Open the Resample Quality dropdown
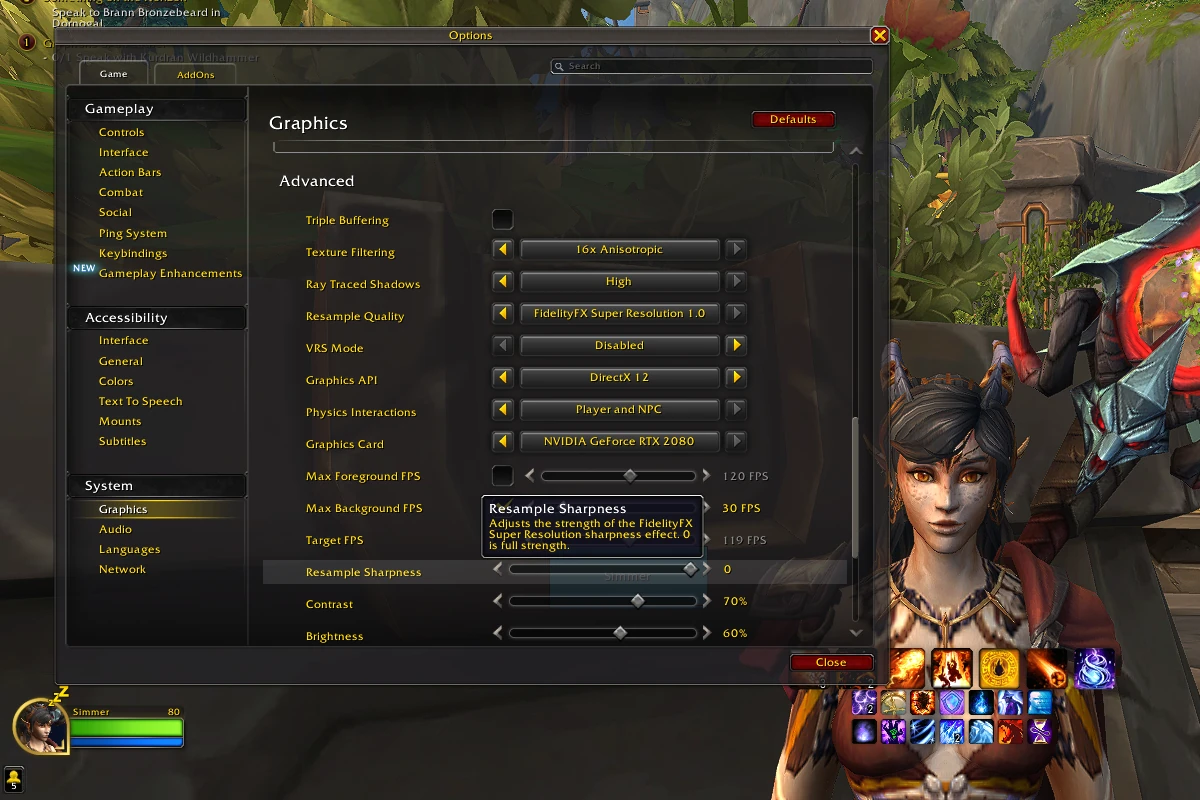 pyautogui.click(x=619, y=314)
